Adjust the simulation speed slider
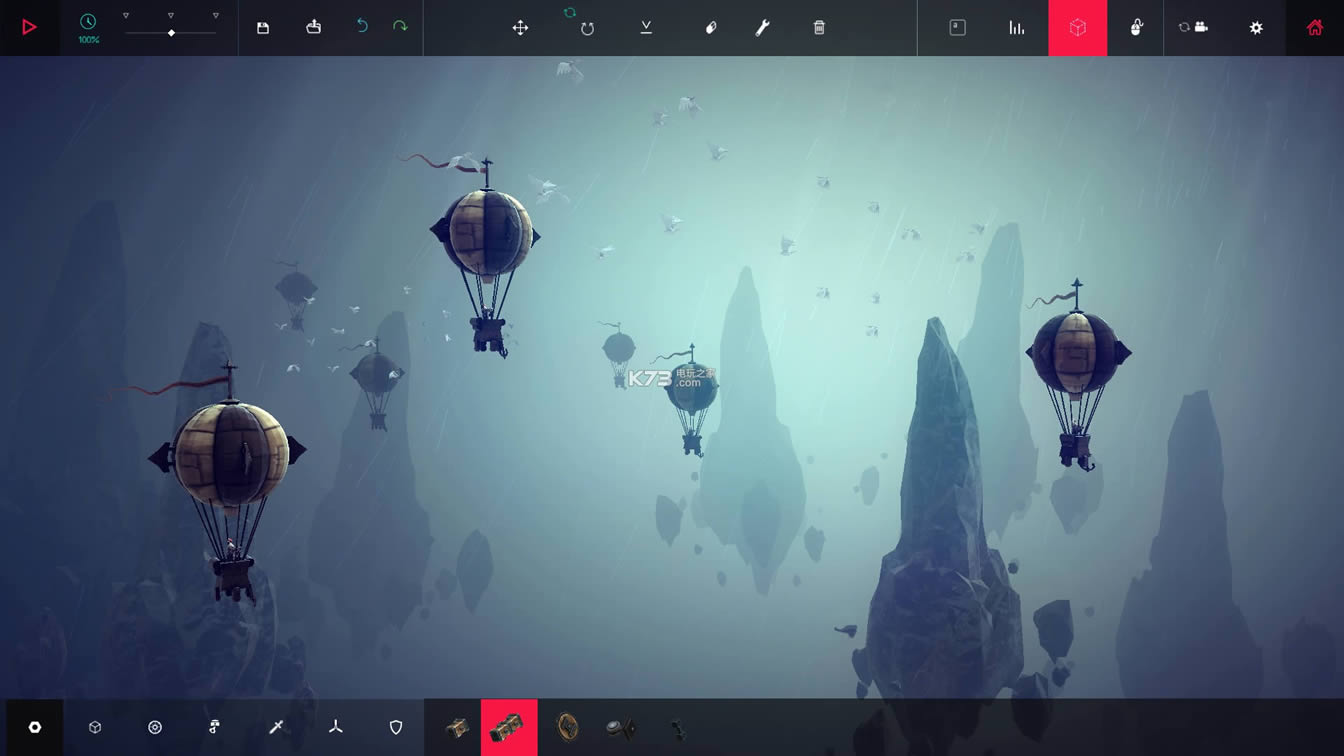 click(x=171, y=31)
